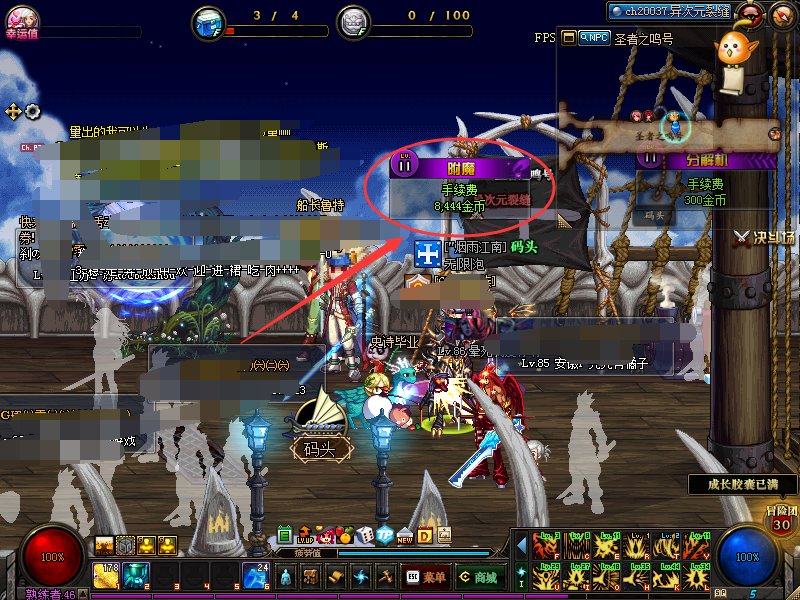This screenshot has height=600, width=800.
Task: Open the 商城 cash shop
Action: (x=478, y=577)
